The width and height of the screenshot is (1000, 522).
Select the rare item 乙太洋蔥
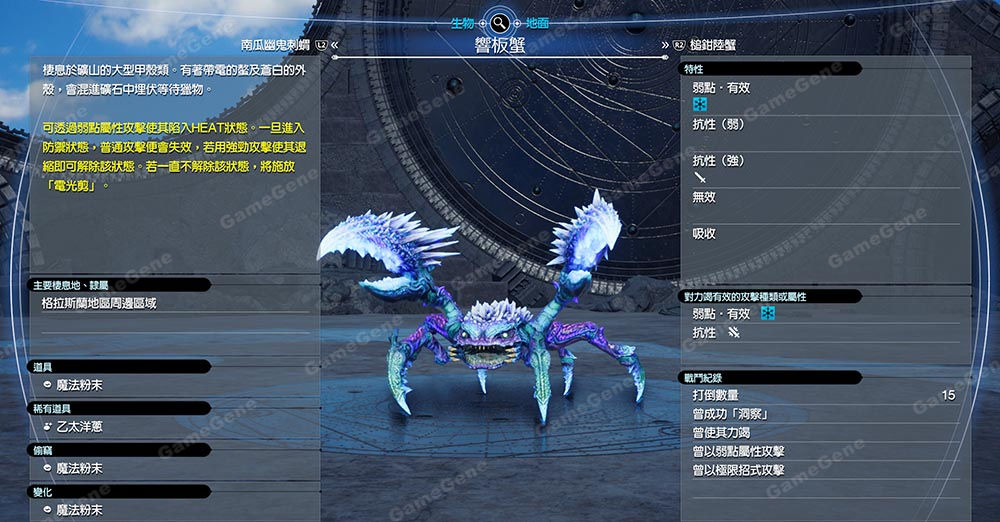[x=79, y=426]
